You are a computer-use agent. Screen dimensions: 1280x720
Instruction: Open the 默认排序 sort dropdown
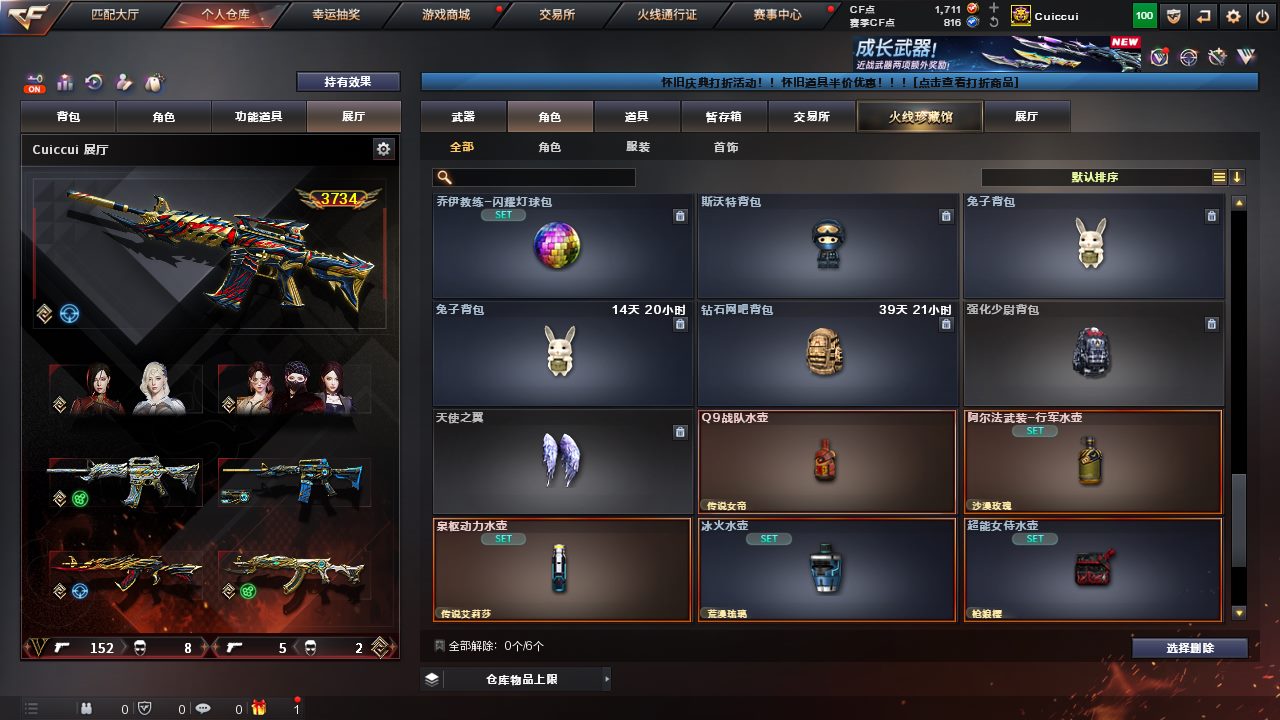tap(1095, 177)
